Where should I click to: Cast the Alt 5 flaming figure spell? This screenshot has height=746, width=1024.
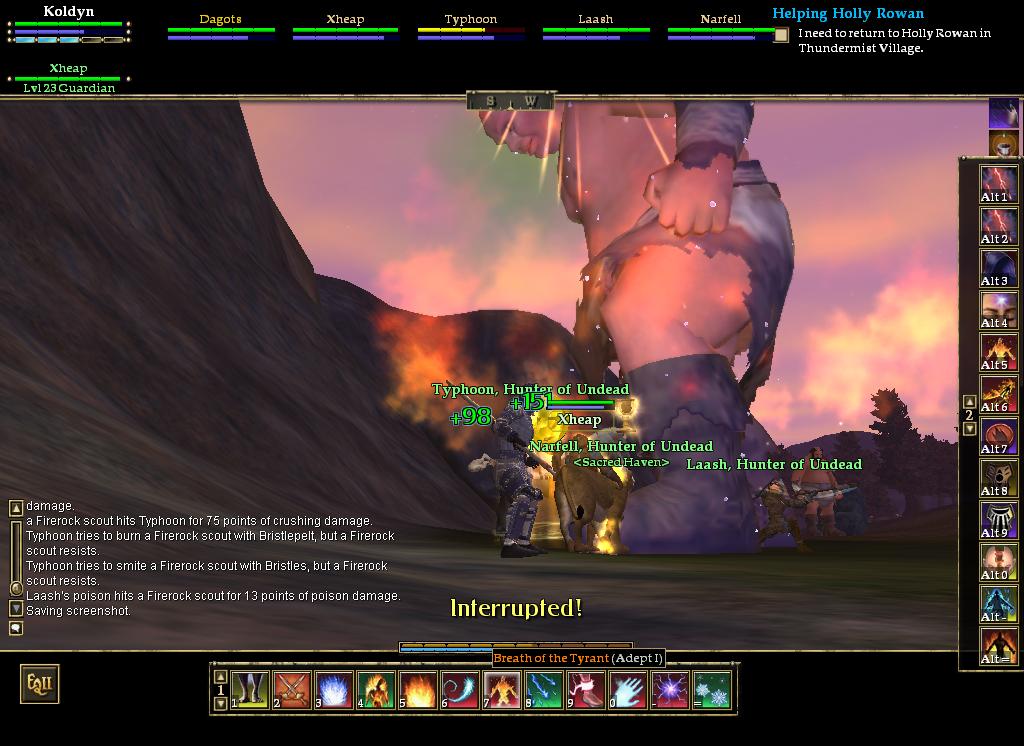[999, 351]
